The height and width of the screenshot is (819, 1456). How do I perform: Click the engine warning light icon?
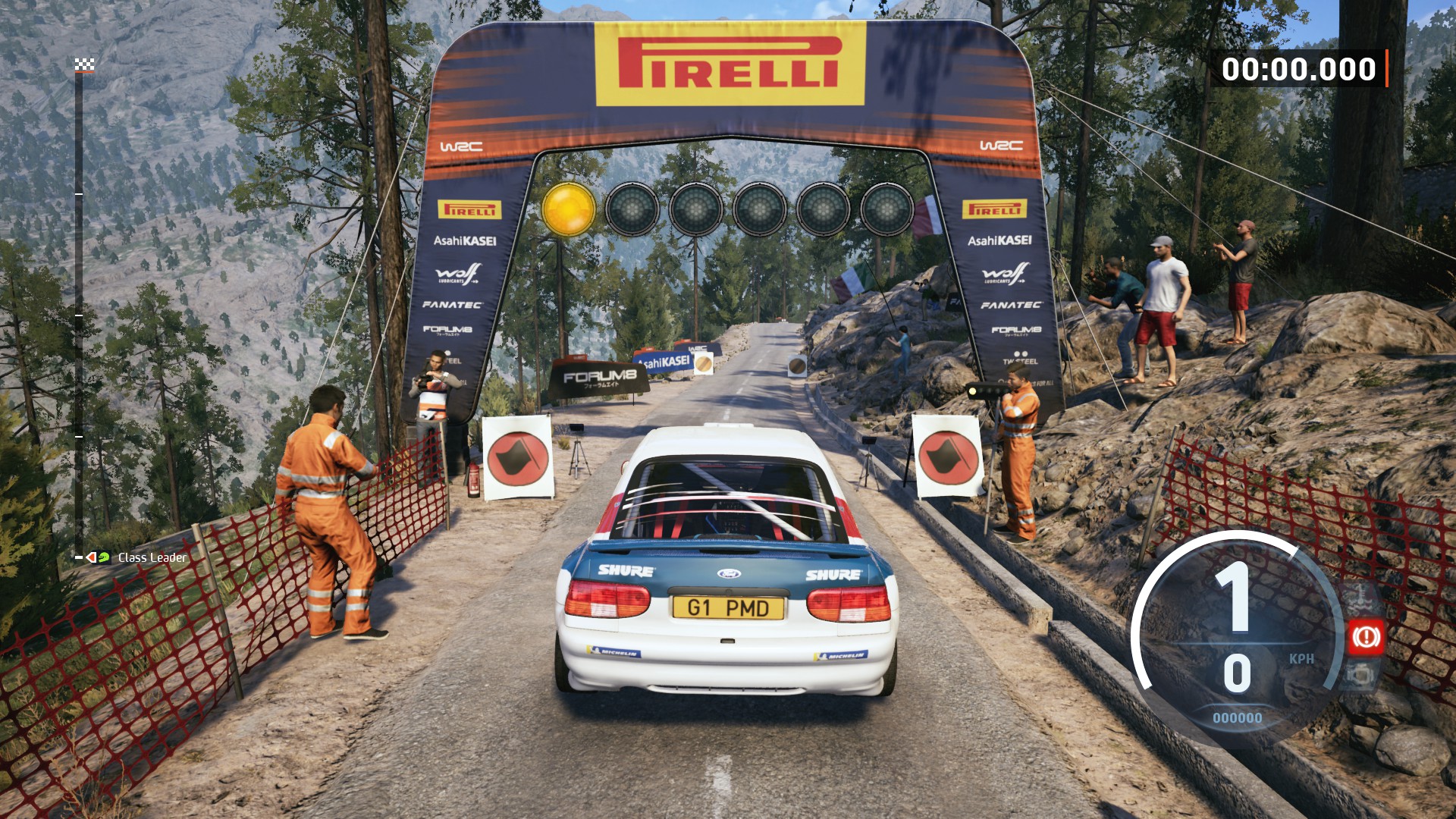tap(1360, 674)
